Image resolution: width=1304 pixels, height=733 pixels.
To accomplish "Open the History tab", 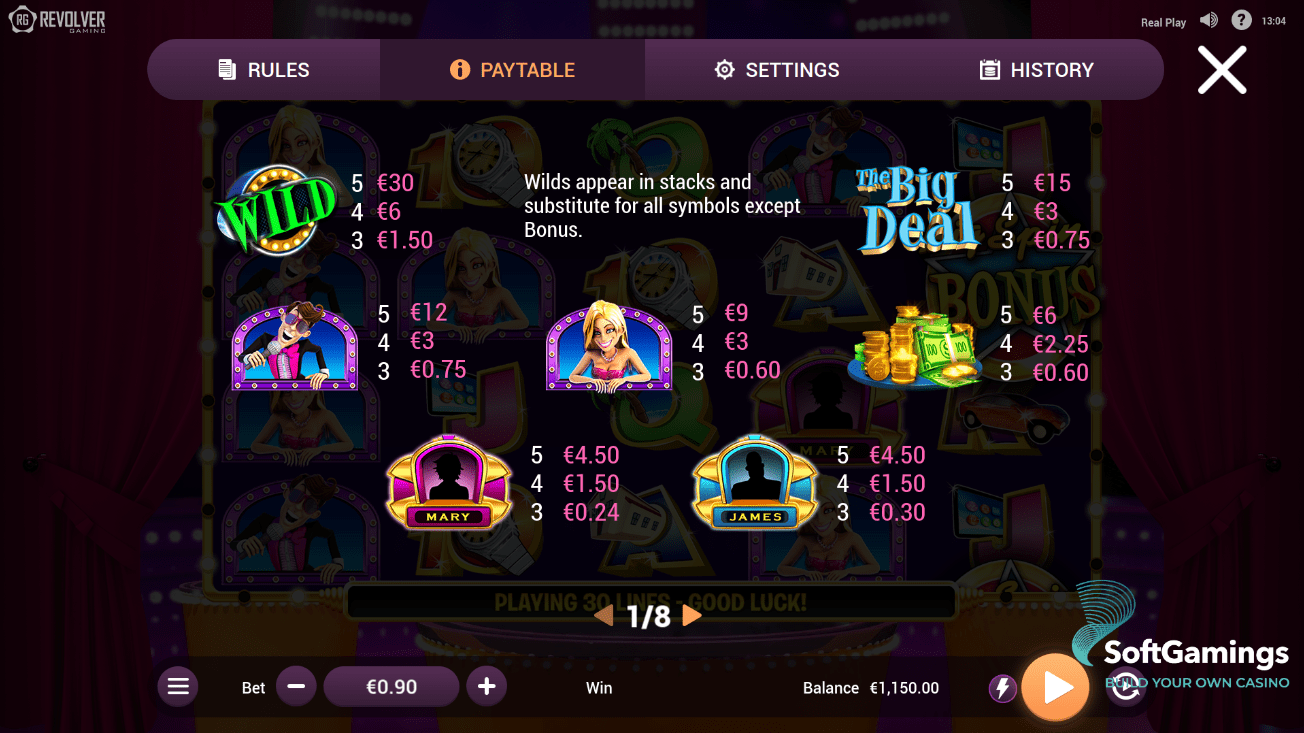I will pos(1037,69).
